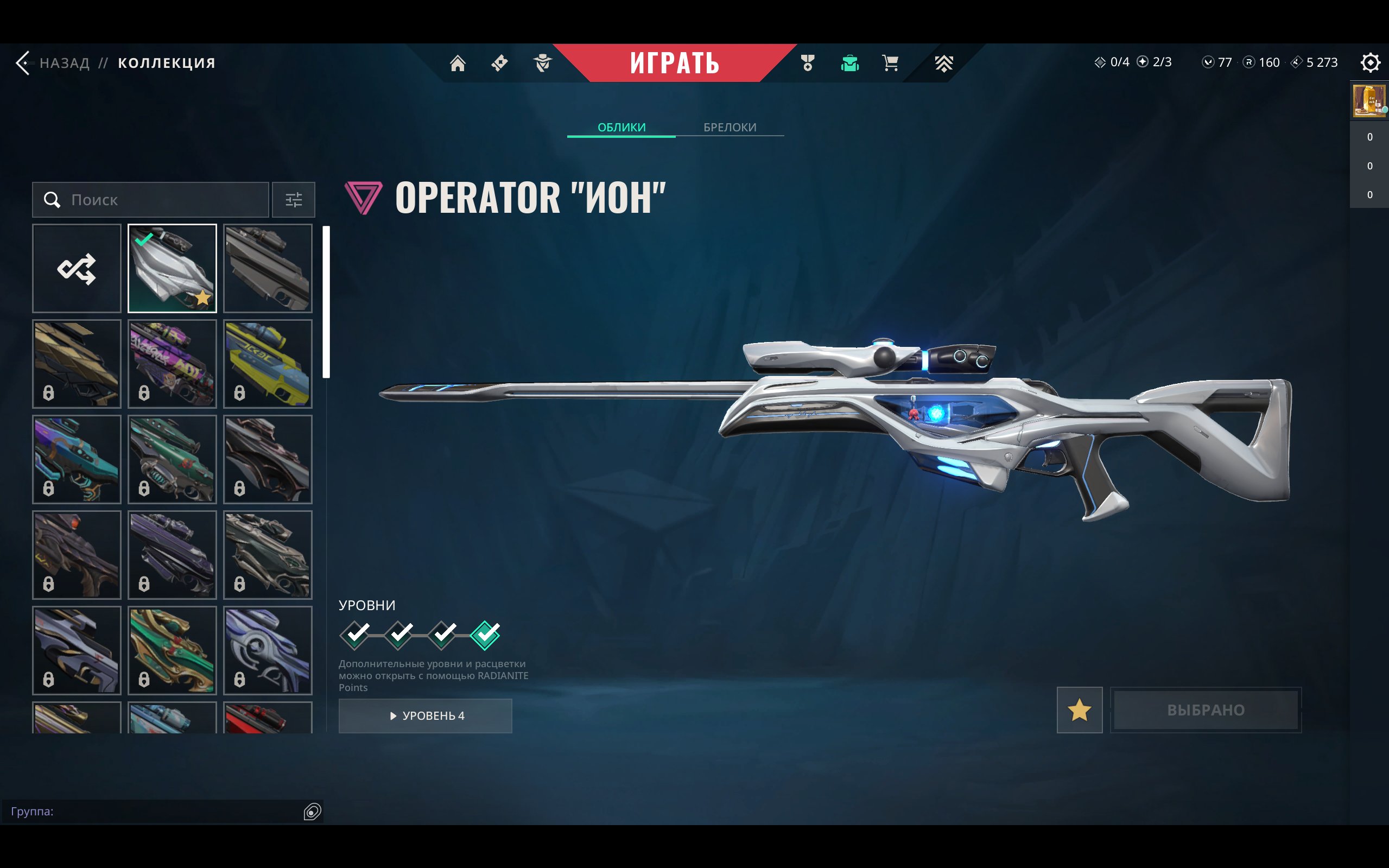This screenshot has width=1389, height=868.
Task: Click the red ИГРАТЬ button
Action: pyautogui.click(x=674, y=62)
